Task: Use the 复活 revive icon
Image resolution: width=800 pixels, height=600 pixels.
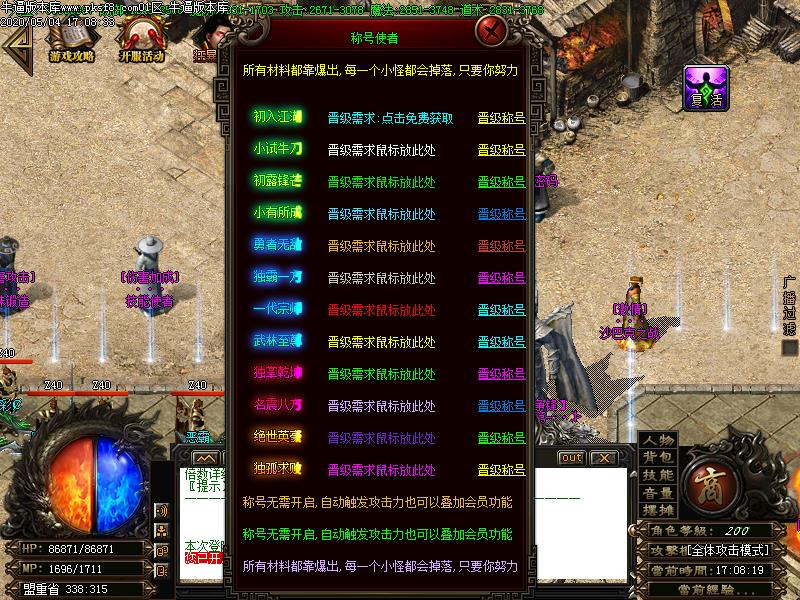Action: (x=706, y=88)
